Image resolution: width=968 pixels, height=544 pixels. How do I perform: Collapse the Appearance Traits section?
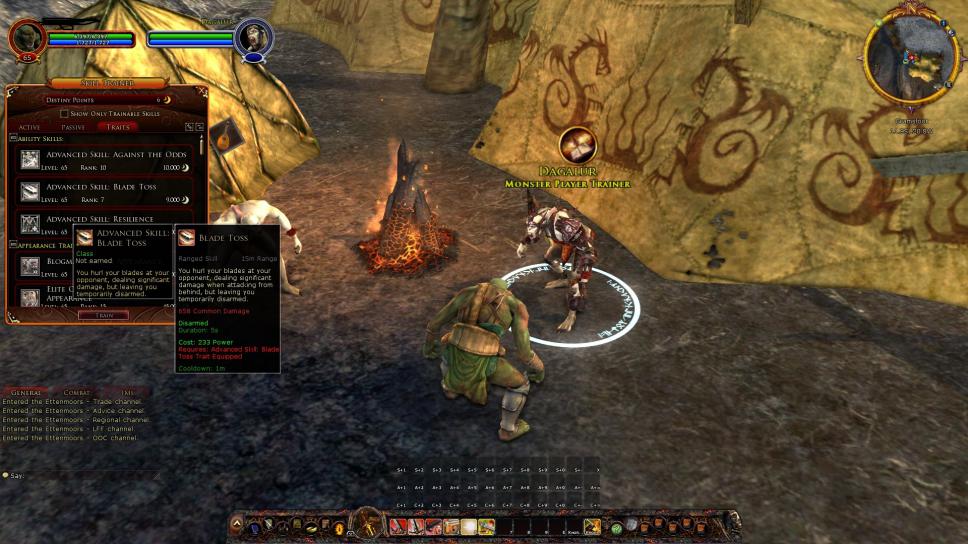(x=13, y=245)
